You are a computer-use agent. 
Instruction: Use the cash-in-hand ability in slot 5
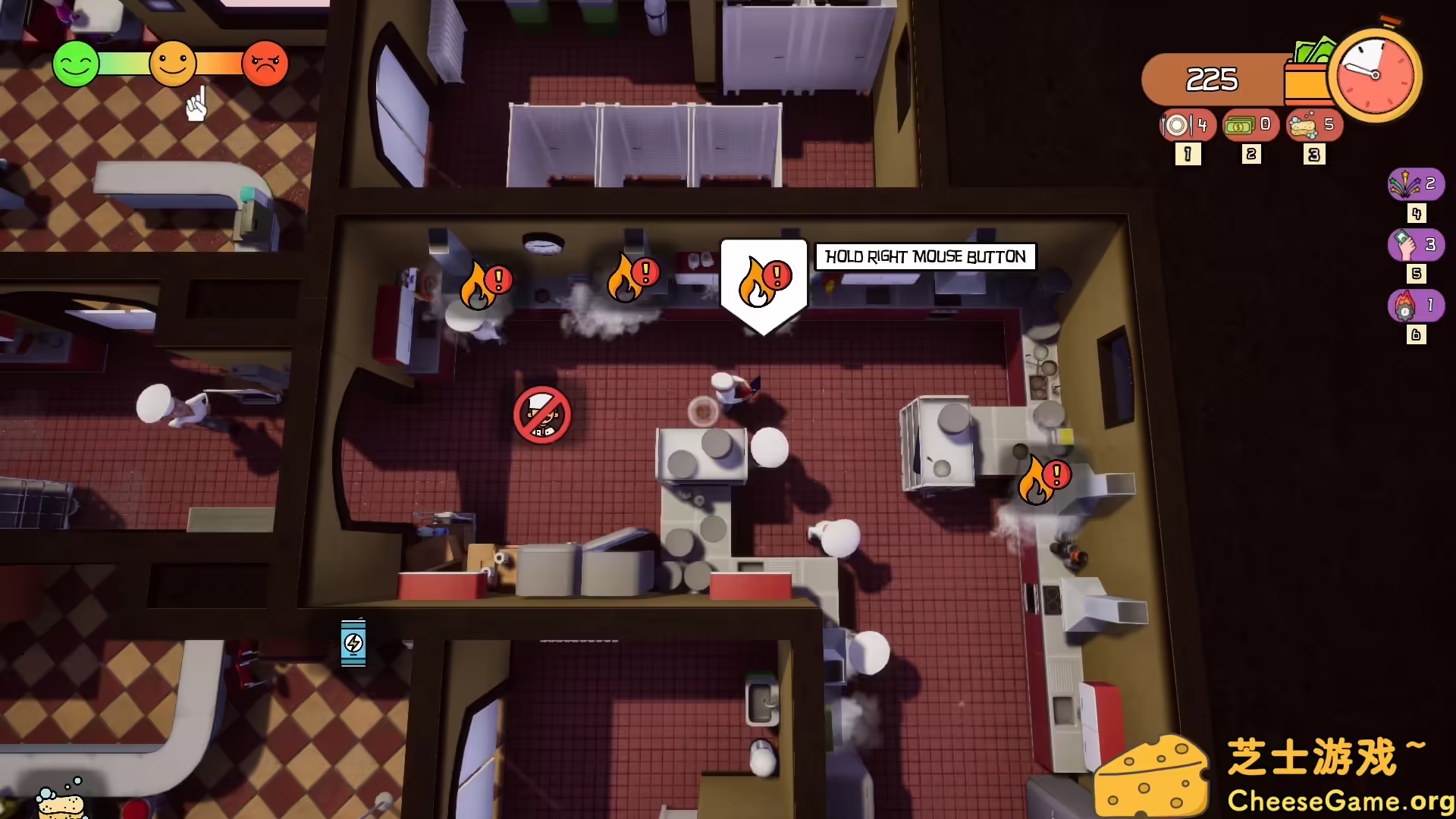tap(1415, 244)
